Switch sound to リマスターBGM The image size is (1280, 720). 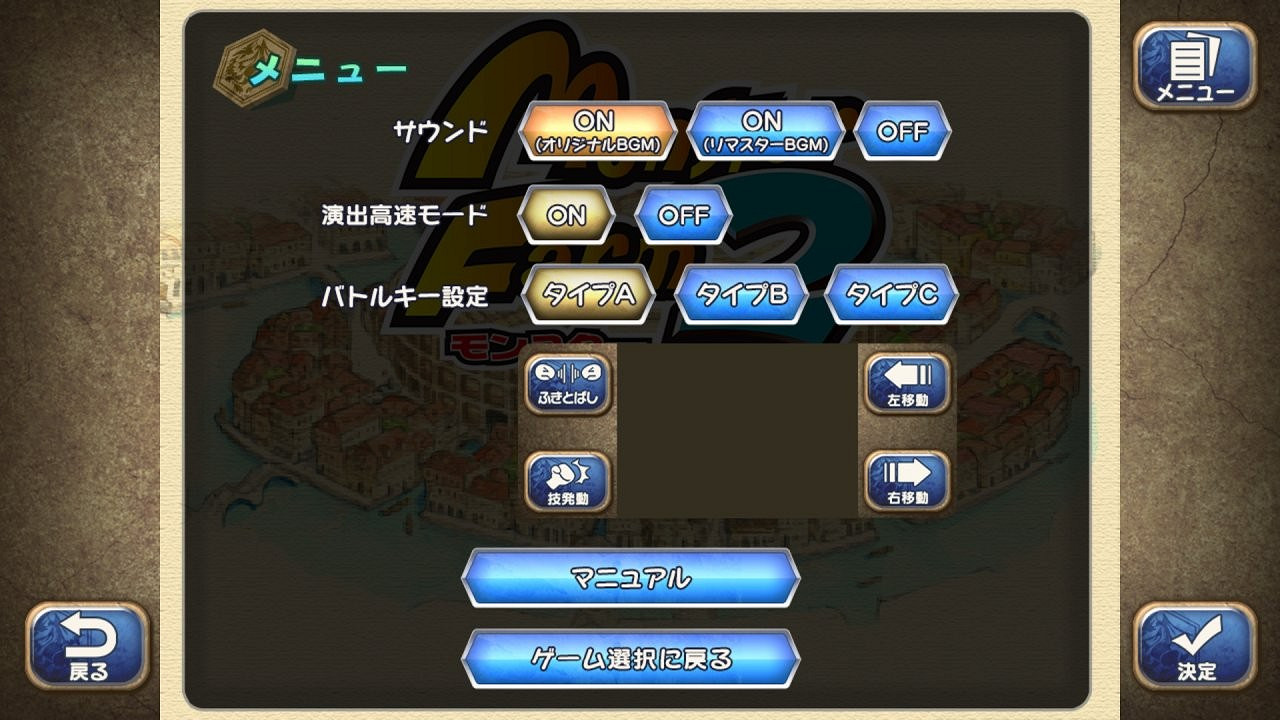tap(767, 130)
